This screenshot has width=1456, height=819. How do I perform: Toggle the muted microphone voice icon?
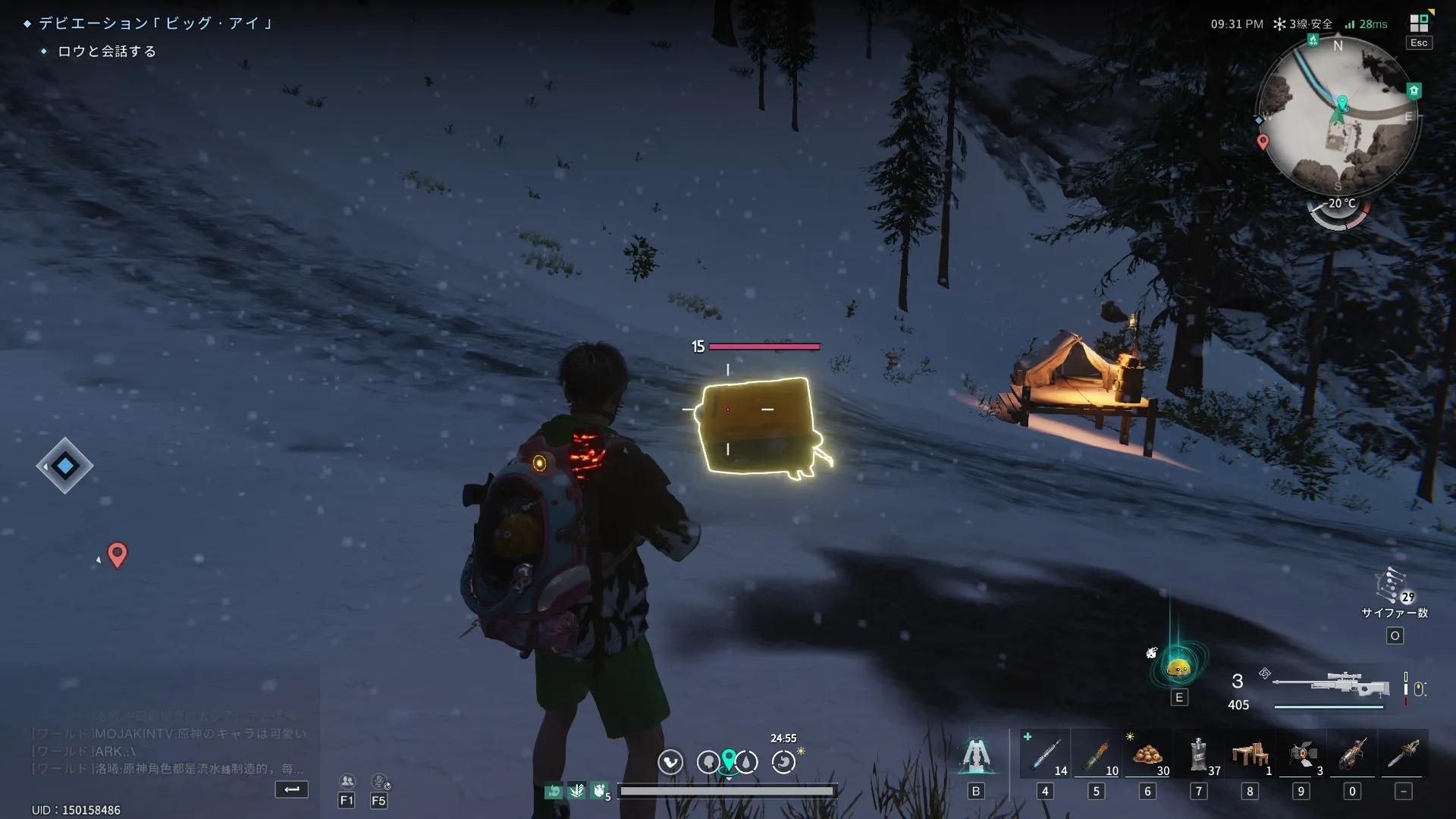379,781
